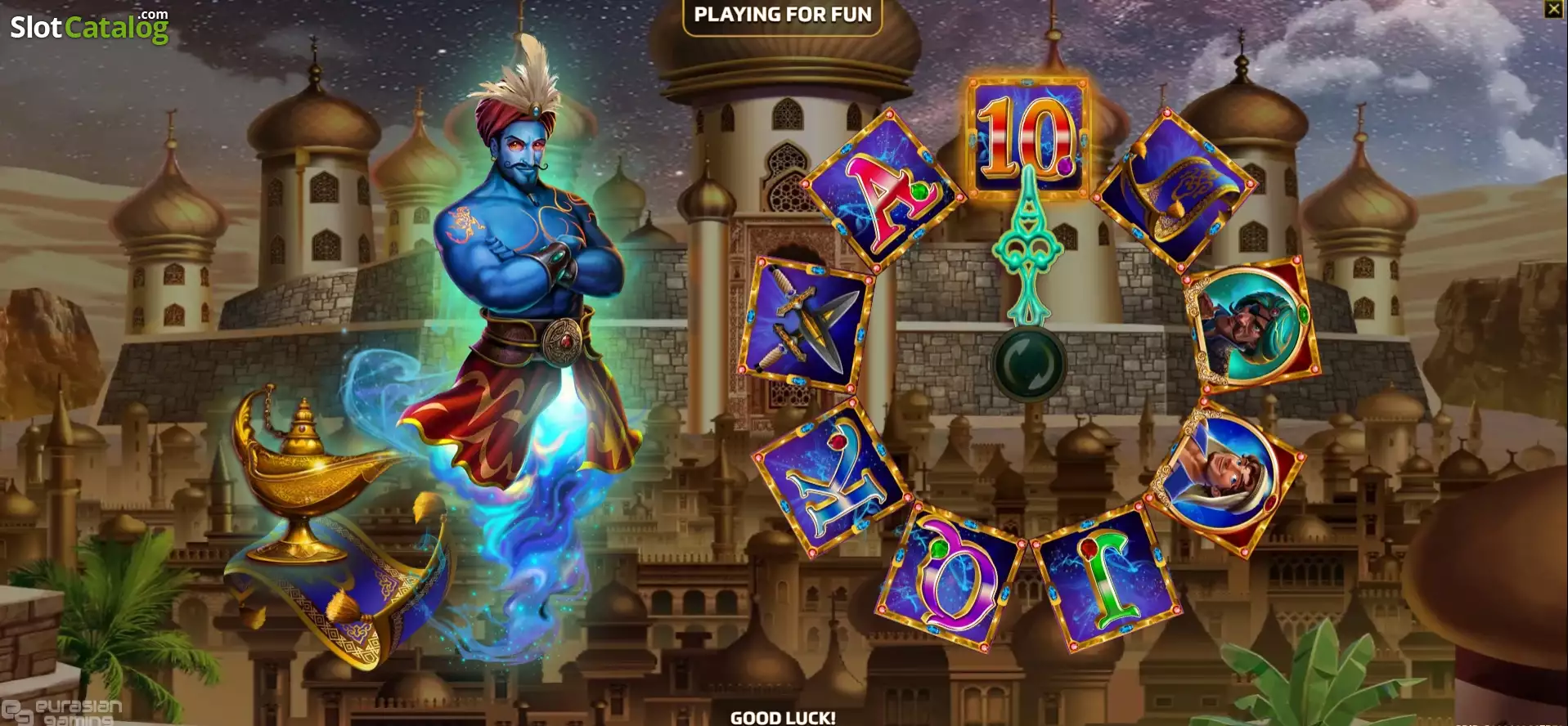Click the PLAYING FOR FUN banner
Viewport: 1568px width, 726px height.
coord(781,14)
